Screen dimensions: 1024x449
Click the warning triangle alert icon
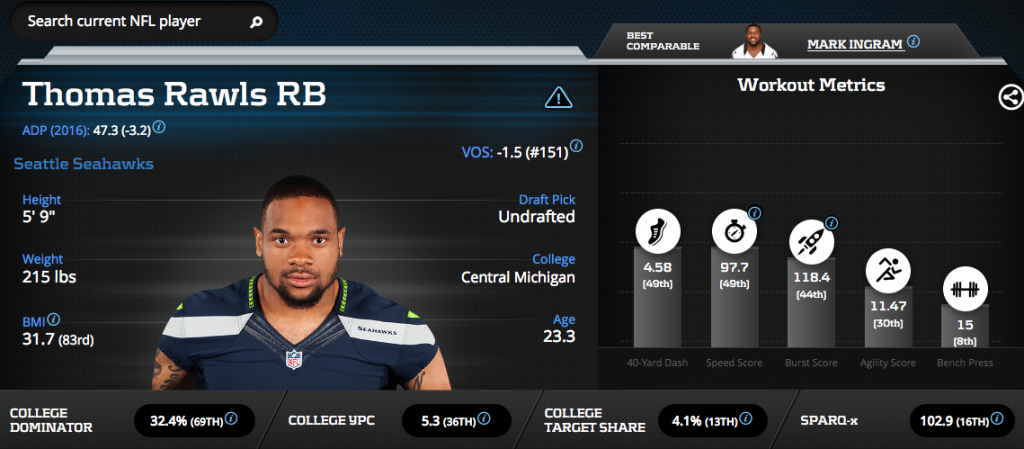558,97
